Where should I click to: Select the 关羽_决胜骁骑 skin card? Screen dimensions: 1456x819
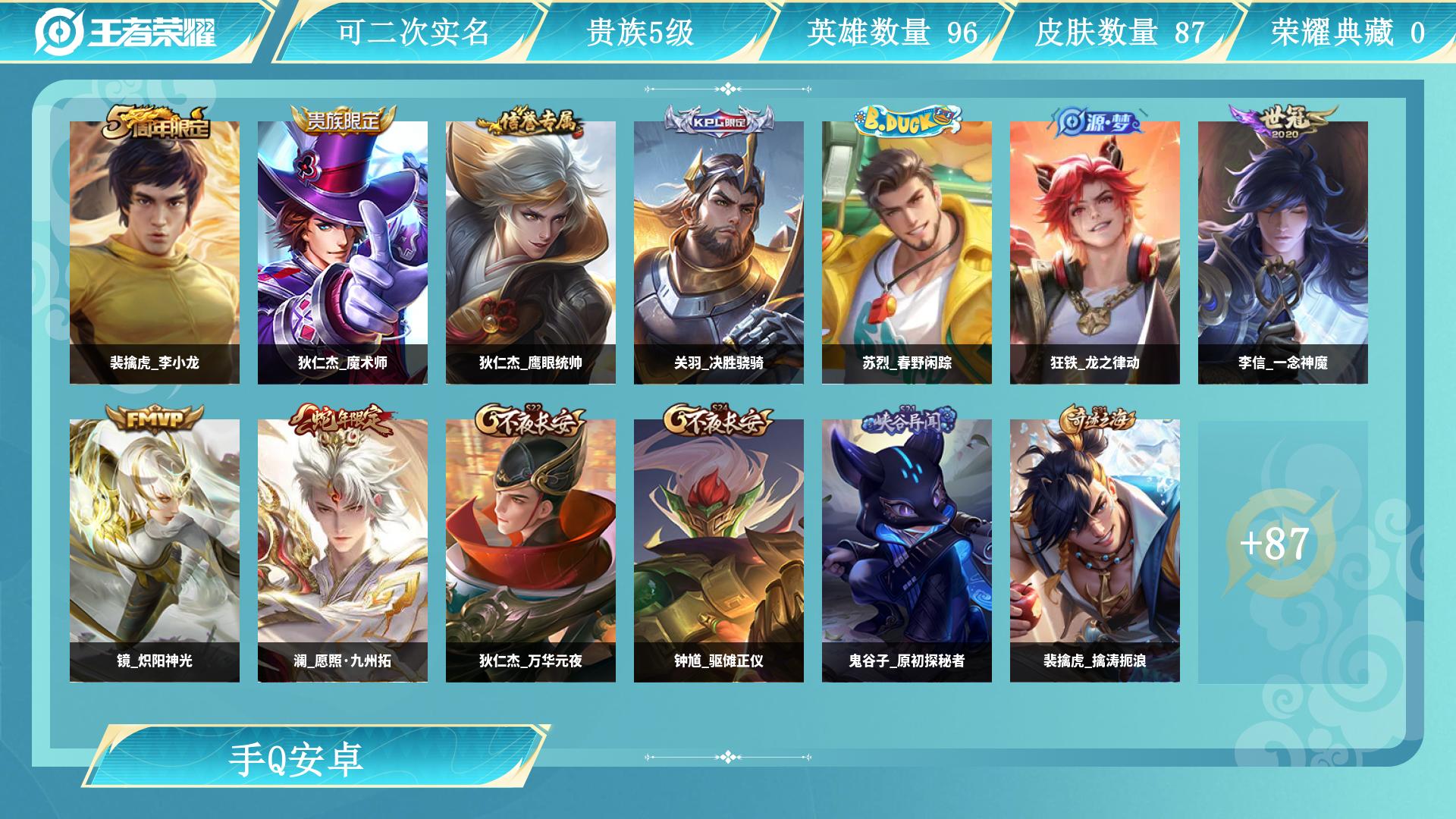pyautogui.click(x=719, y=253)
